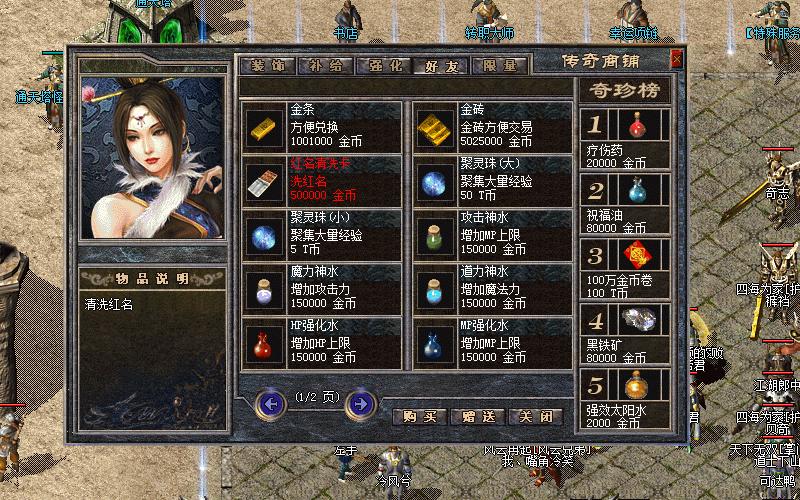The width and height of the screenshot is (800, 500).
Task: Click the 关闭 close button
Action: pos(535,416)
